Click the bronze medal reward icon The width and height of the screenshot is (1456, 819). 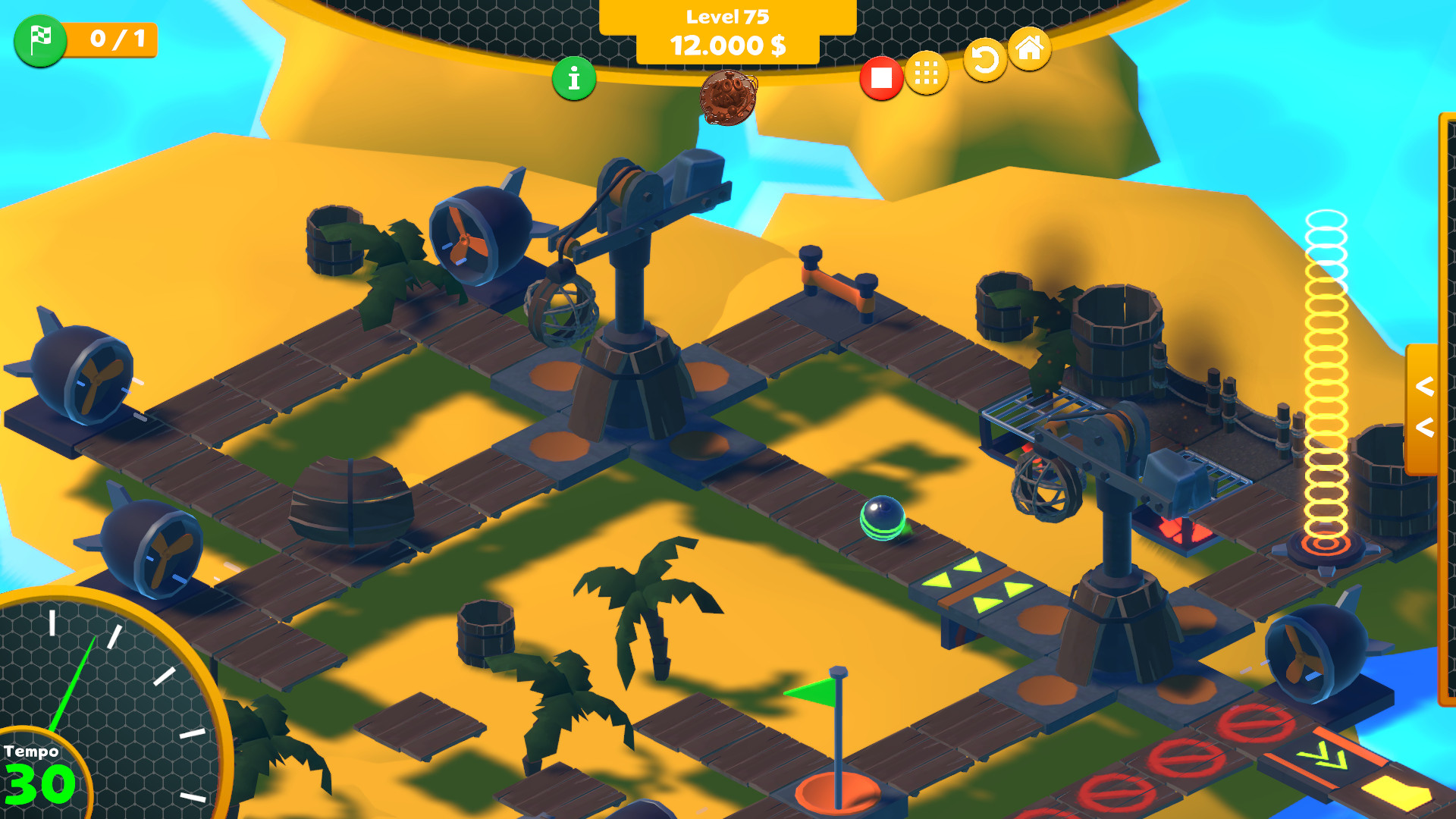click(730, 97)
